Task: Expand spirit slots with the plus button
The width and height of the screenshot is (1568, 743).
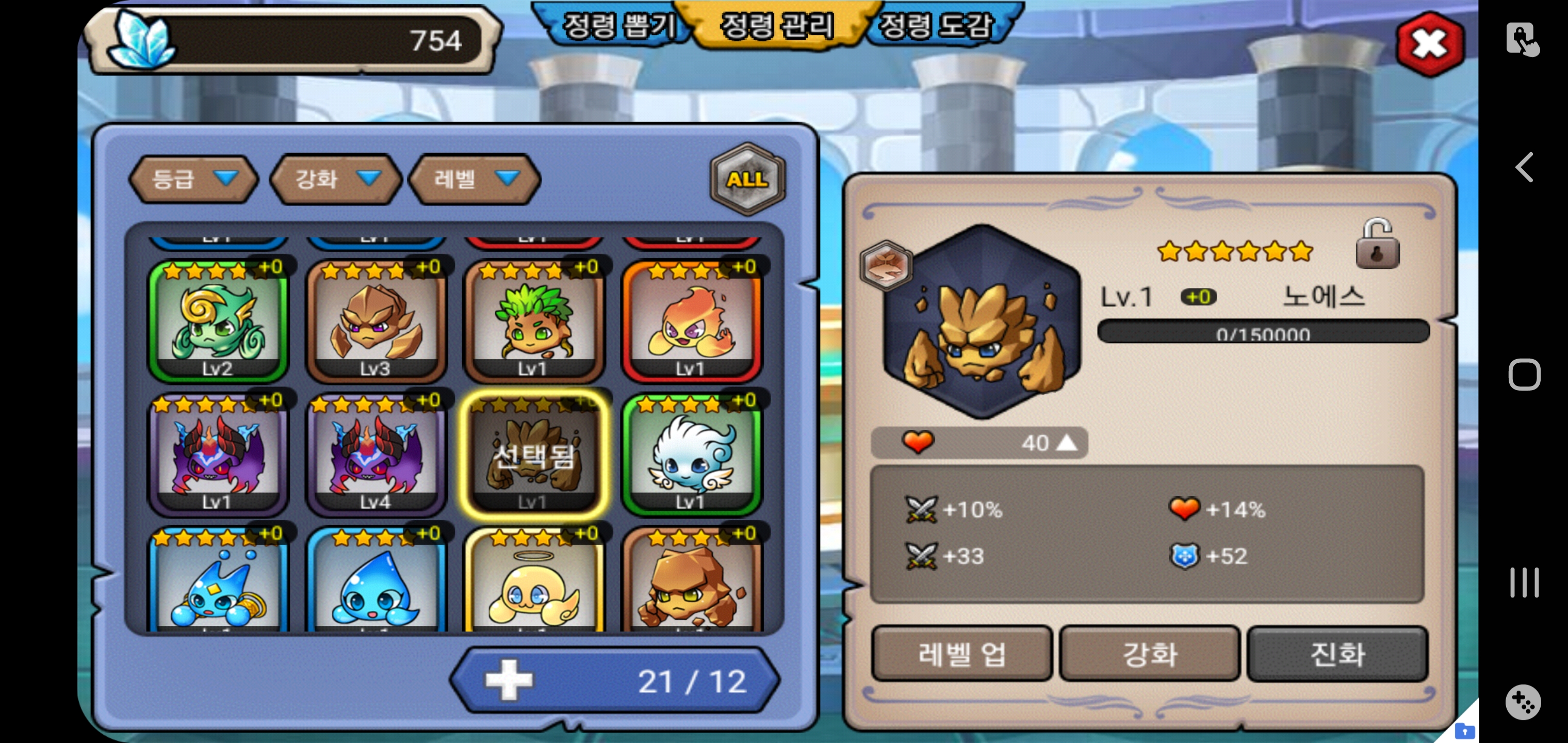Action: tap(509, 680)
